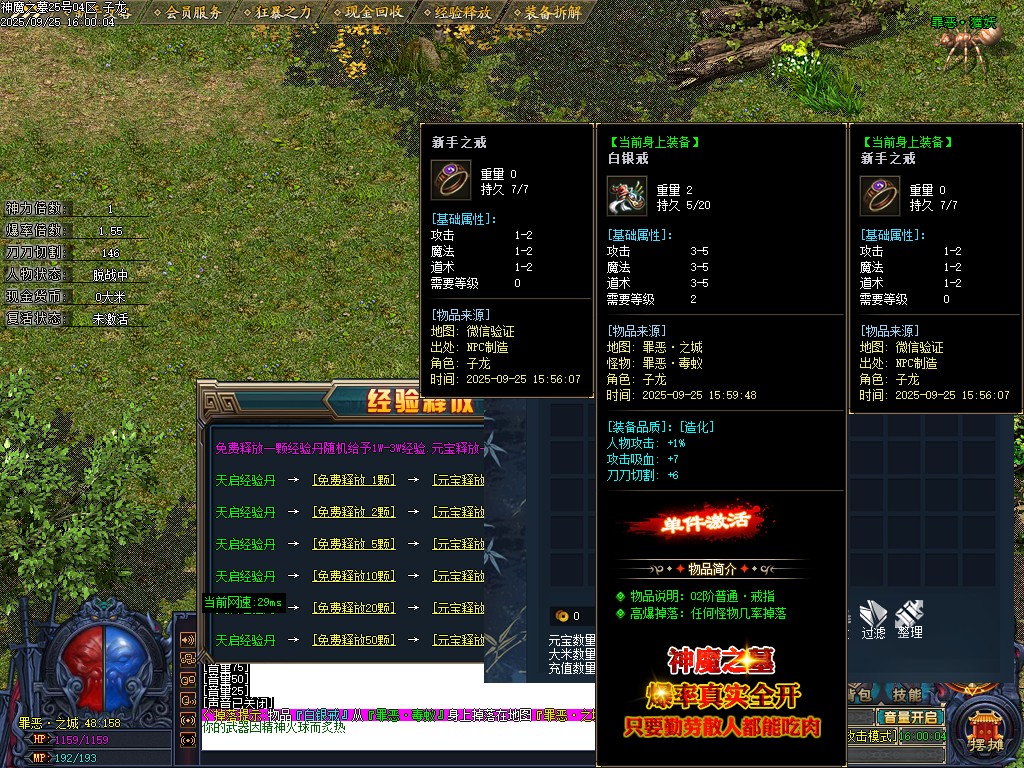Choose the 免费释放20颗 link

[354, 608]
